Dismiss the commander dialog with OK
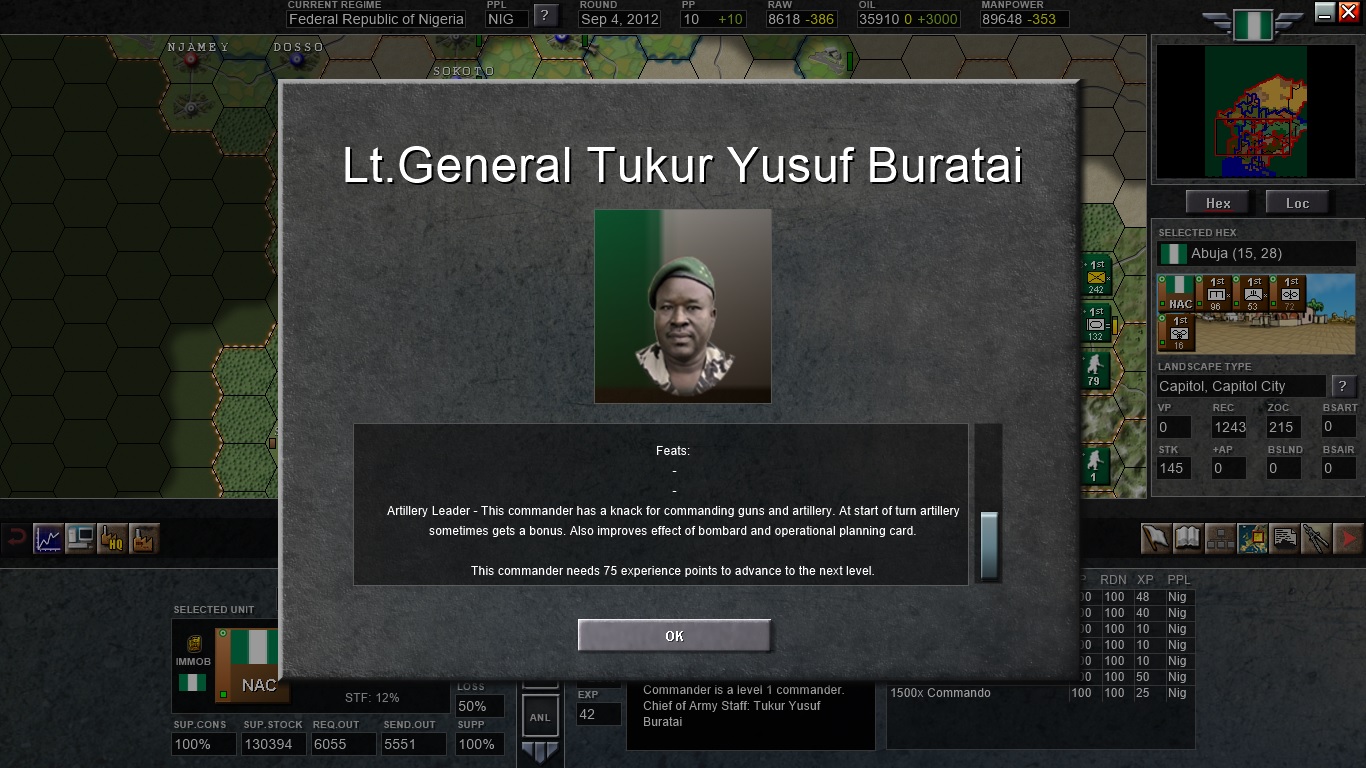1366x768 pixels. (x=673, y=635)
